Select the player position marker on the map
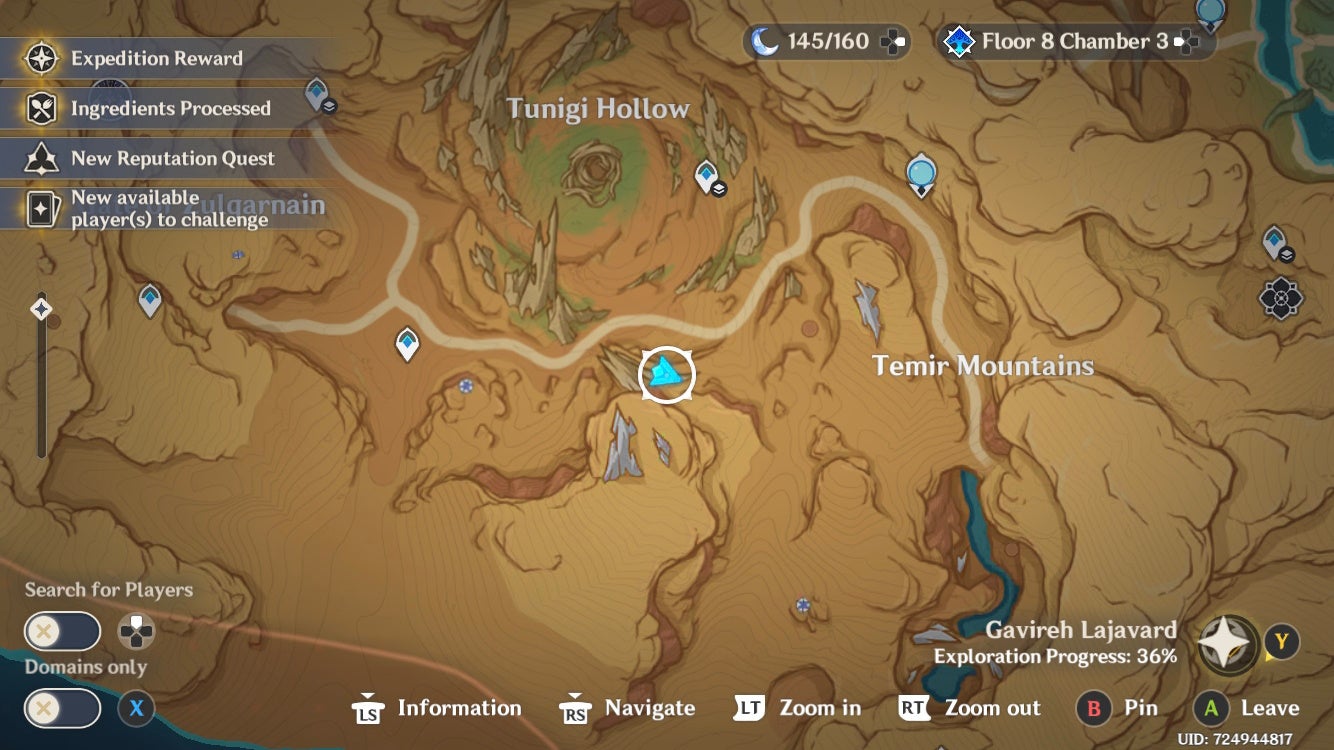 point(666,374)
